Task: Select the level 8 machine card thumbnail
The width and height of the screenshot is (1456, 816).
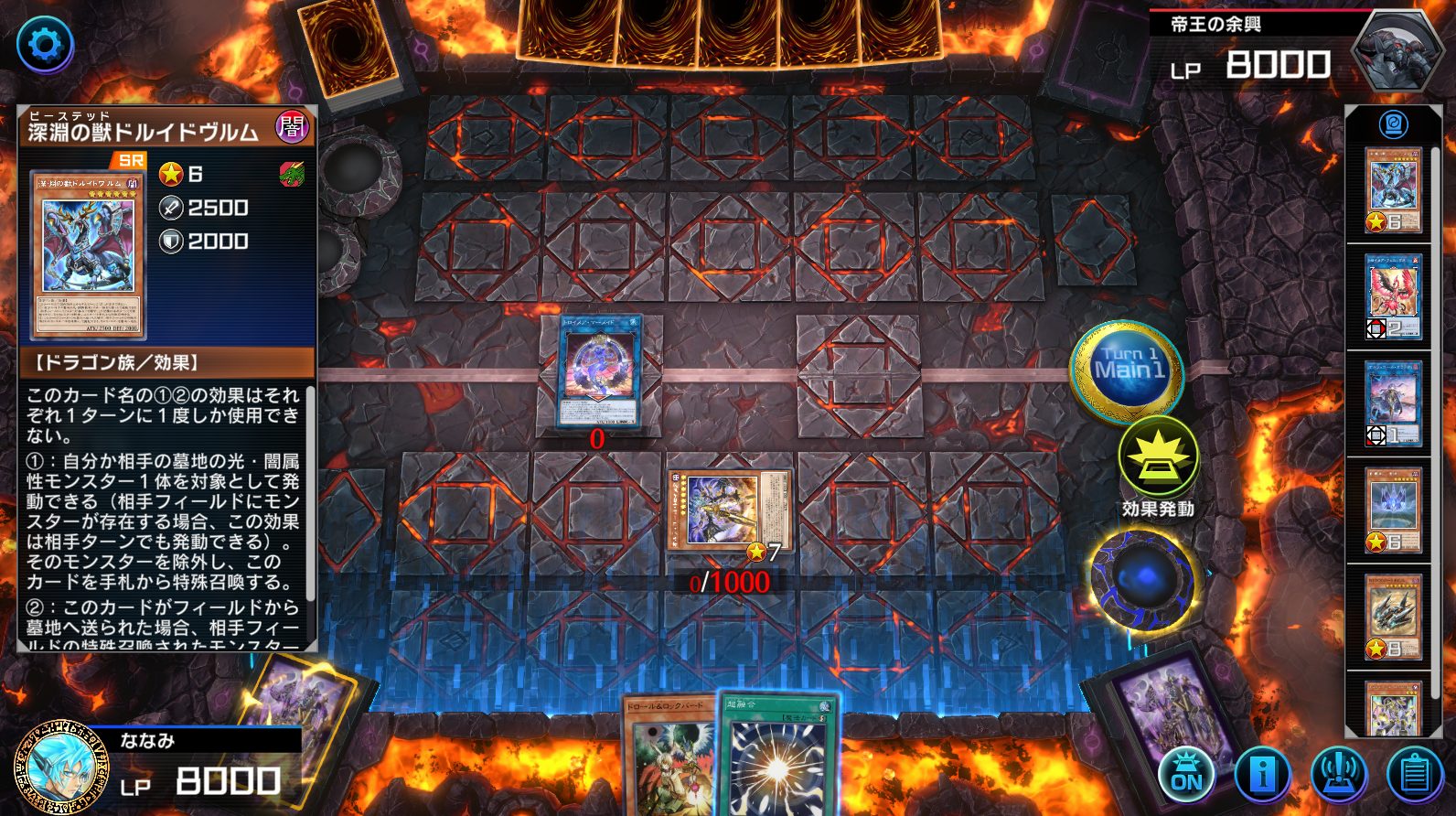Action: 1393,616
